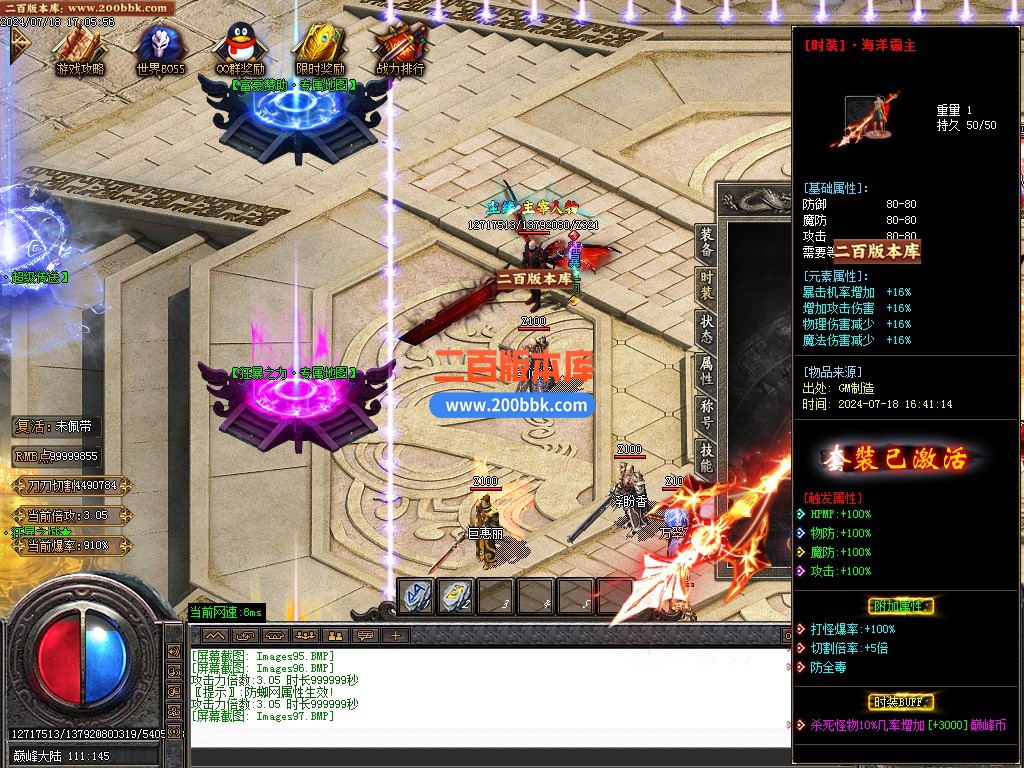Collapse the top icon bar arrow

pos(17,45)
